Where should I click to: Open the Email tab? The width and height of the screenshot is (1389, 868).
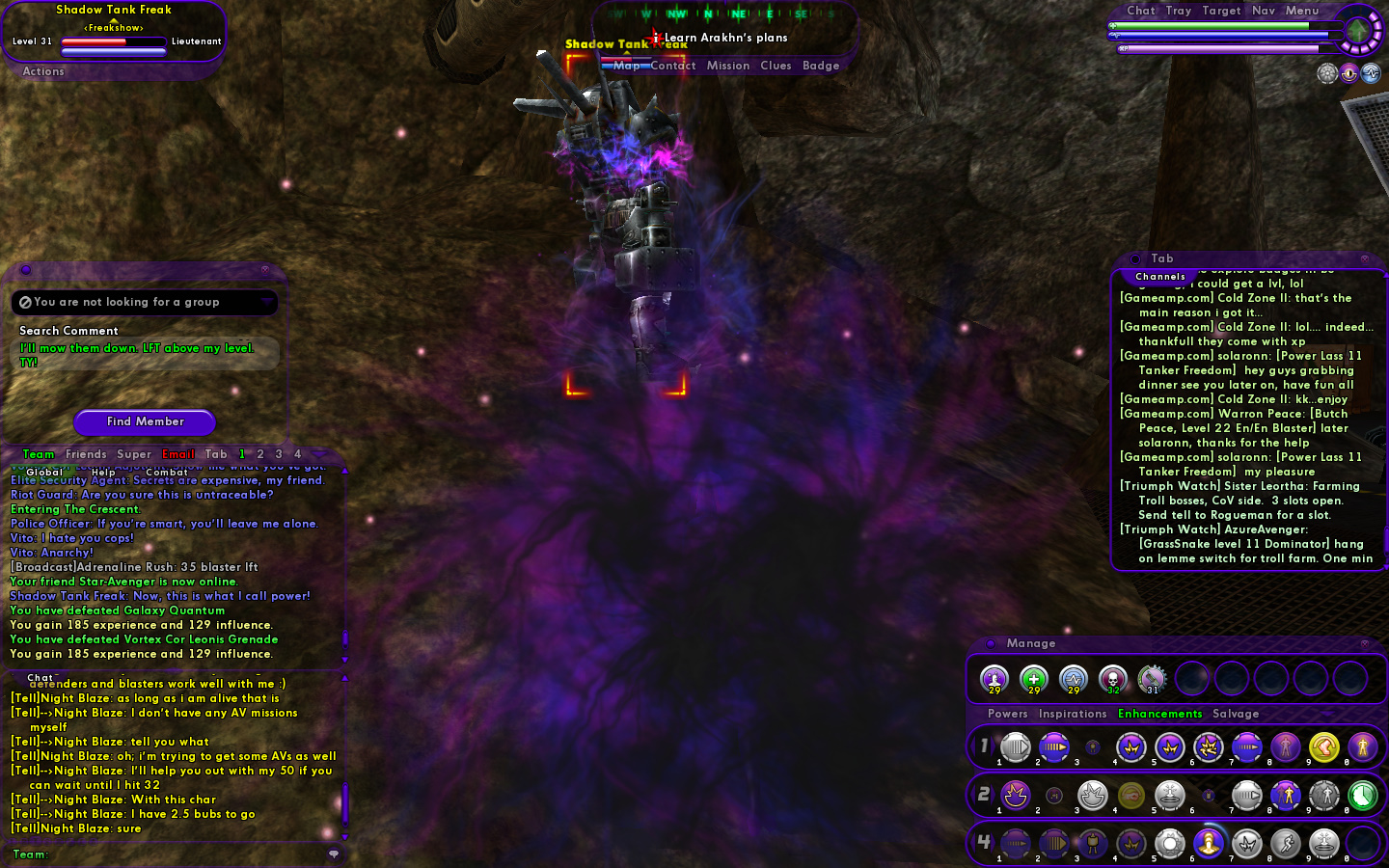[x=178, y=454]
